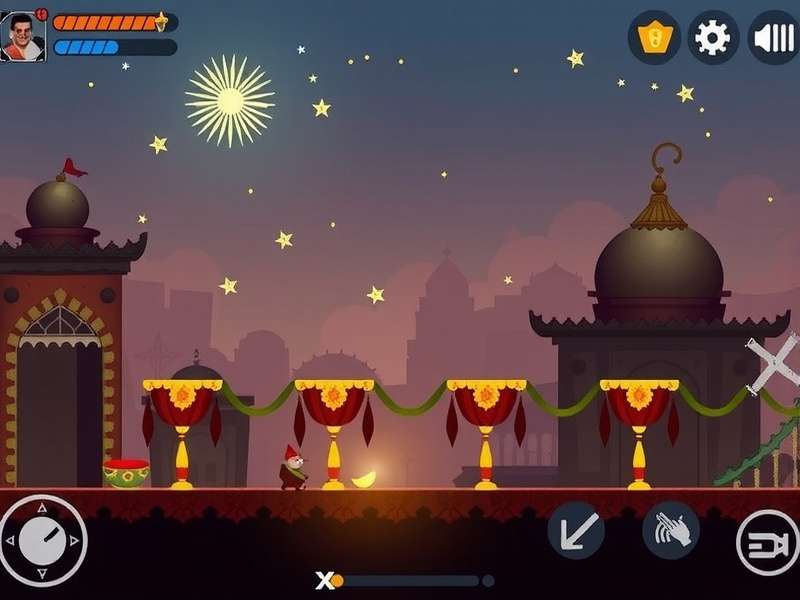Toggle the speaker sound button
Image resolution: width=800 pixels, height=600 pixels.
[x=773, y=38]
